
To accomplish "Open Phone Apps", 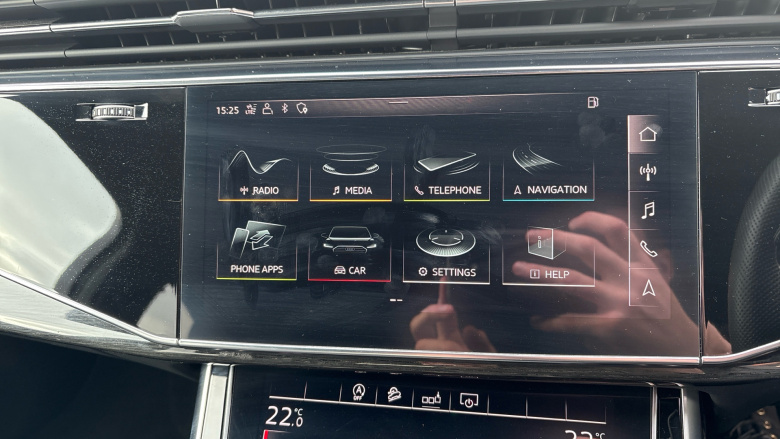I will tap(256, 254).
